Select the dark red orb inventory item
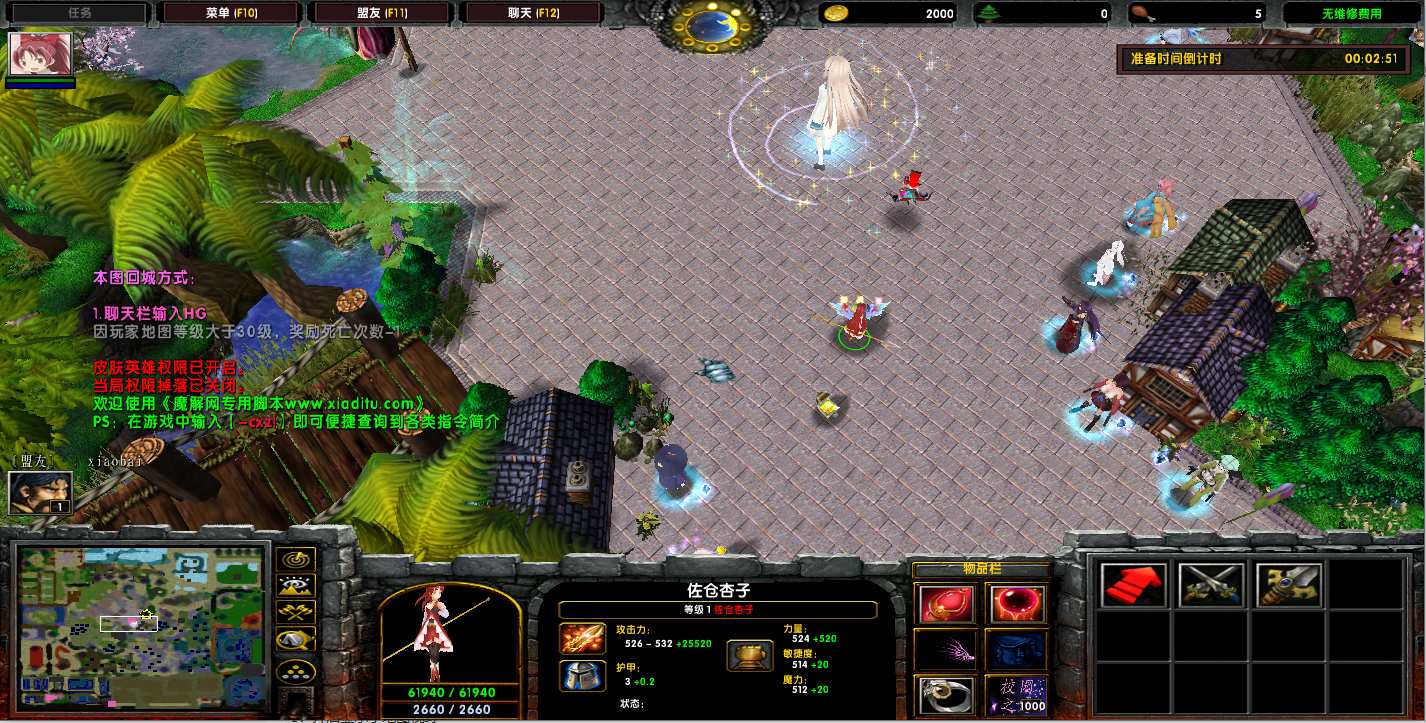1426x723 pixels. coord(1015,604)
